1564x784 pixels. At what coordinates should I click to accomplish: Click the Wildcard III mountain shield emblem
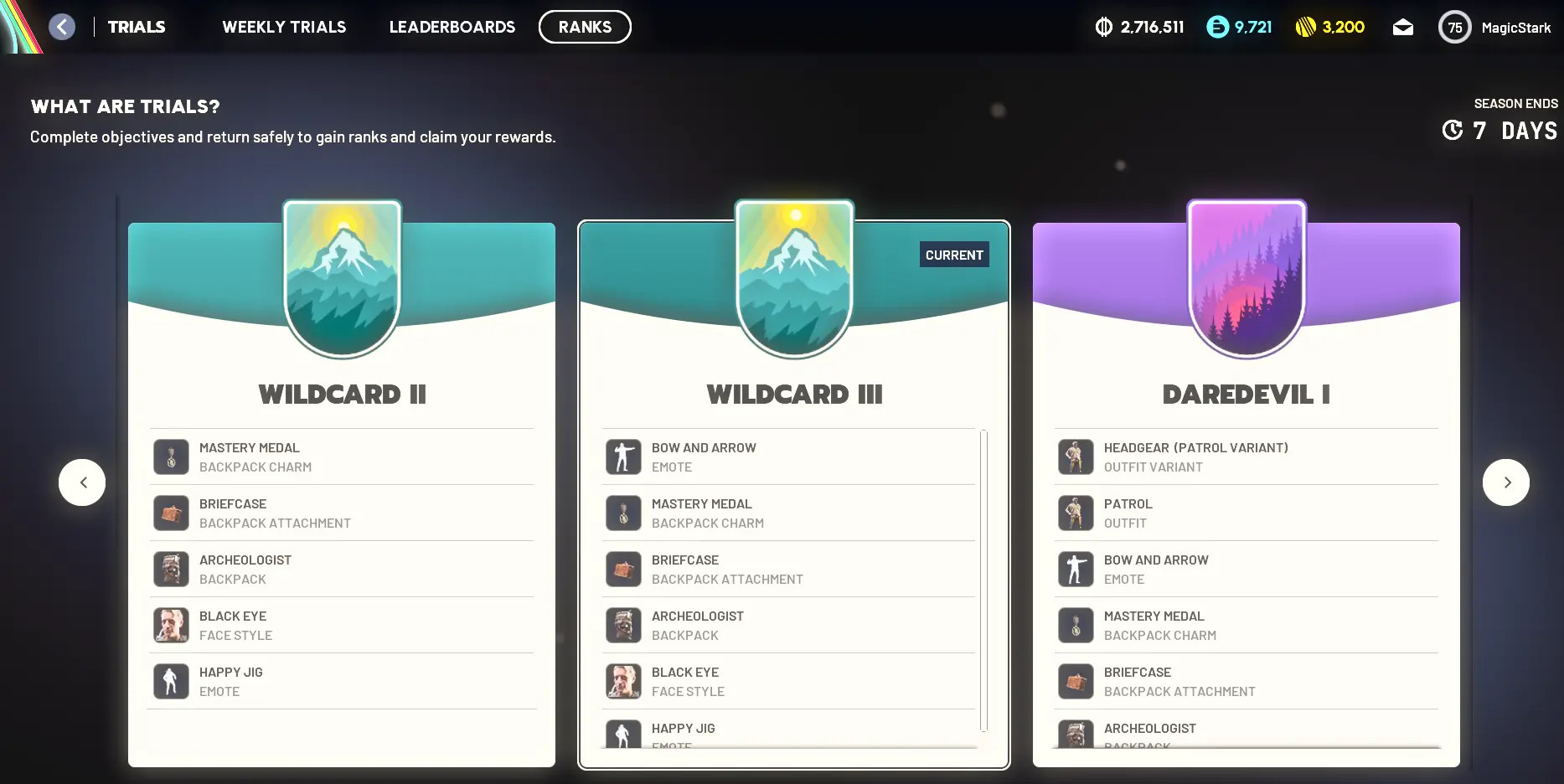click(794, 276)
